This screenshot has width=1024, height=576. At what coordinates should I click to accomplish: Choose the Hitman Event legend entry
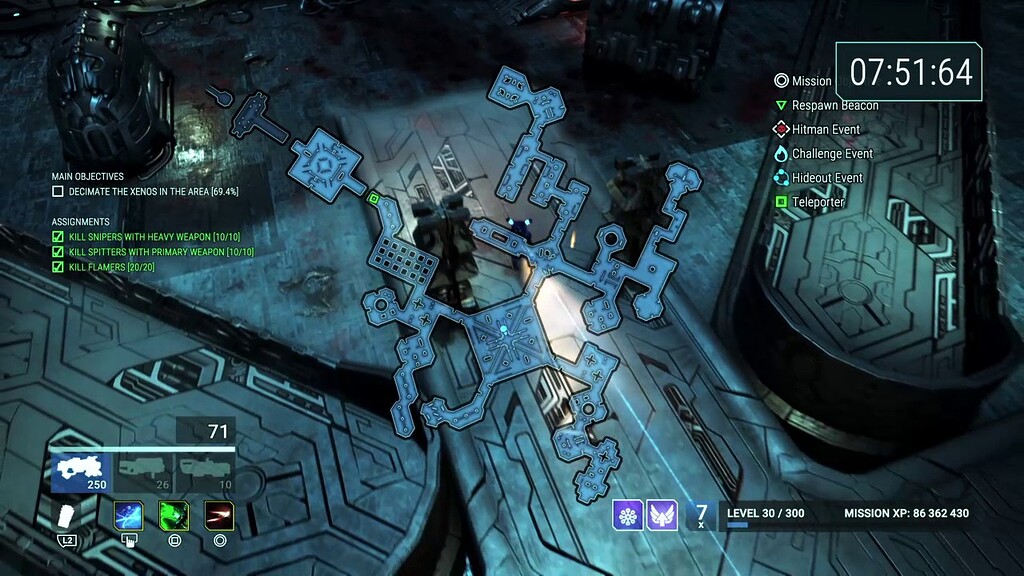click(x=816, y=129)
